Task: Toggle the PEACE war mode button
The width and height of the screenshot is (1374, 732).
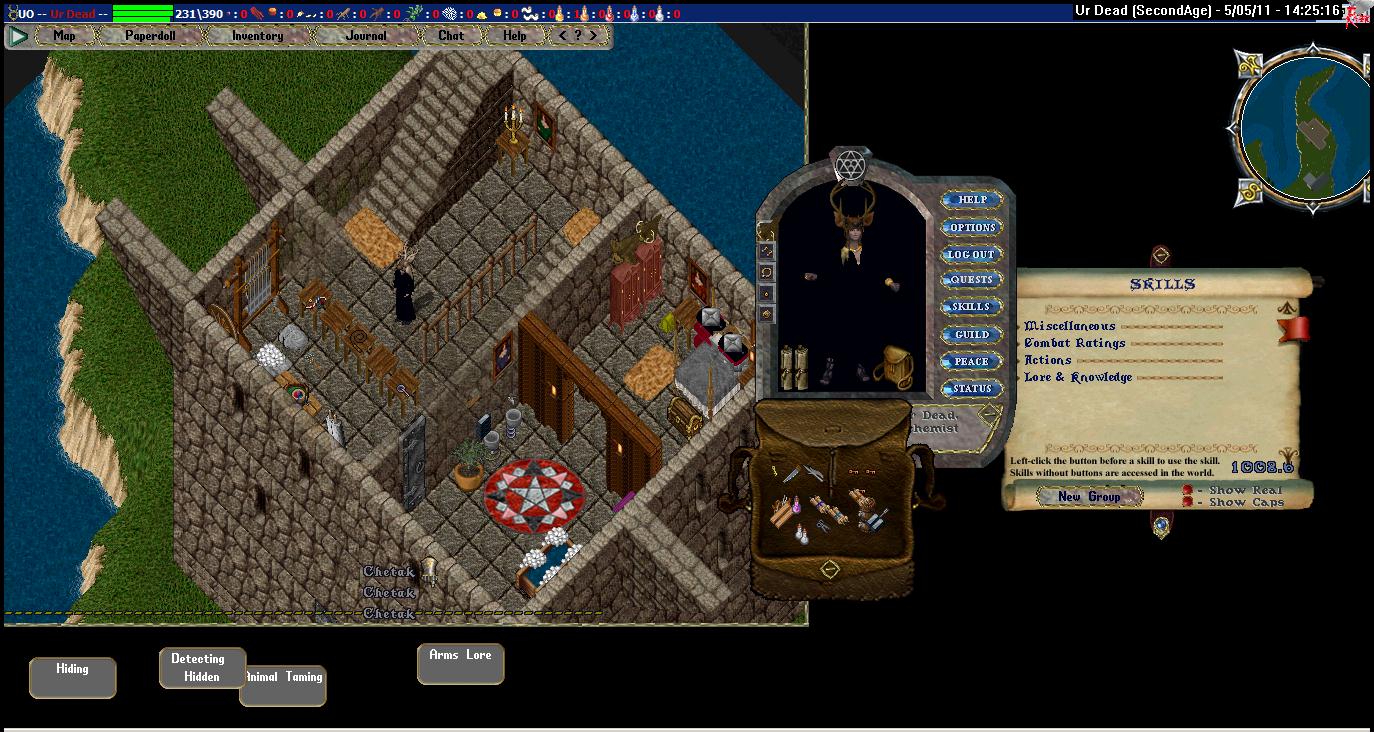Action: [x=972, y=362]
